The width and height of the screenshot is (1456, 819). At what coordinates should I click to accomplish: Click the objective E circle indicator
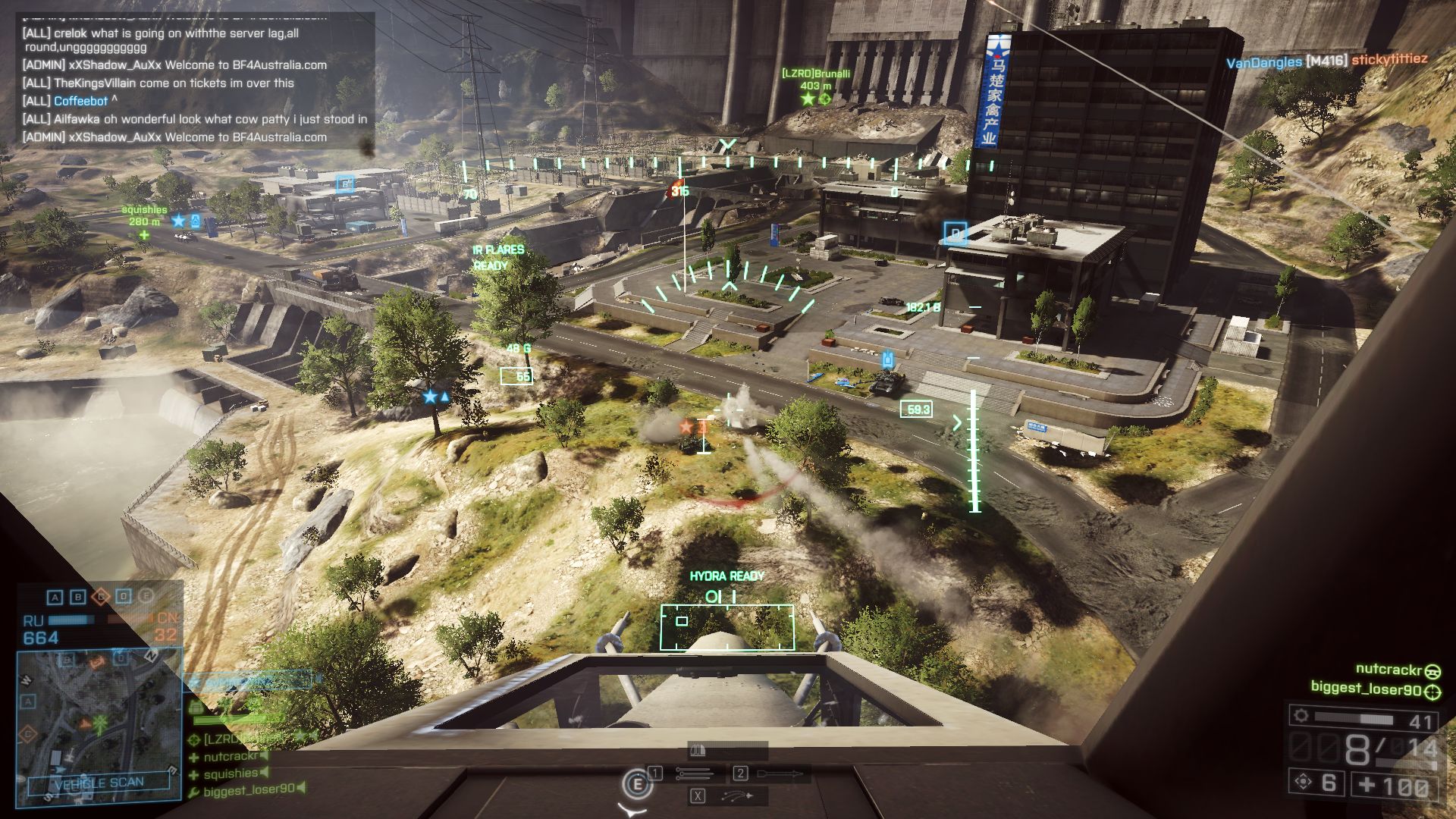tap(146, 597)
